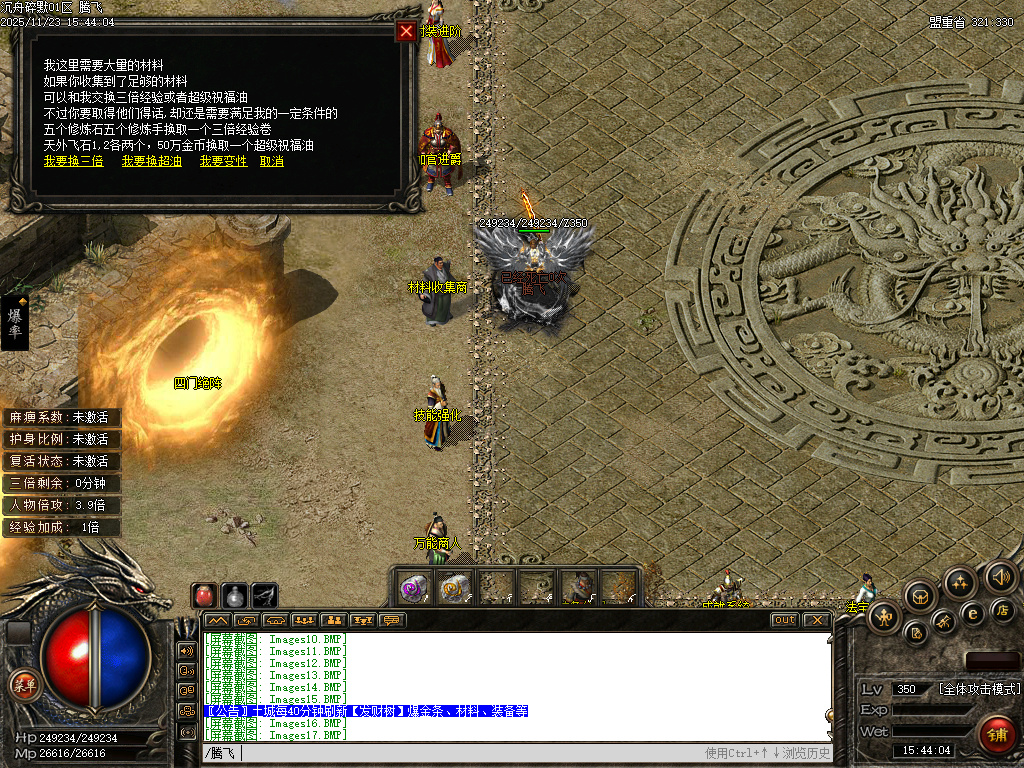
Task: Open the red 铺 stall button
Action: (996, 734)
